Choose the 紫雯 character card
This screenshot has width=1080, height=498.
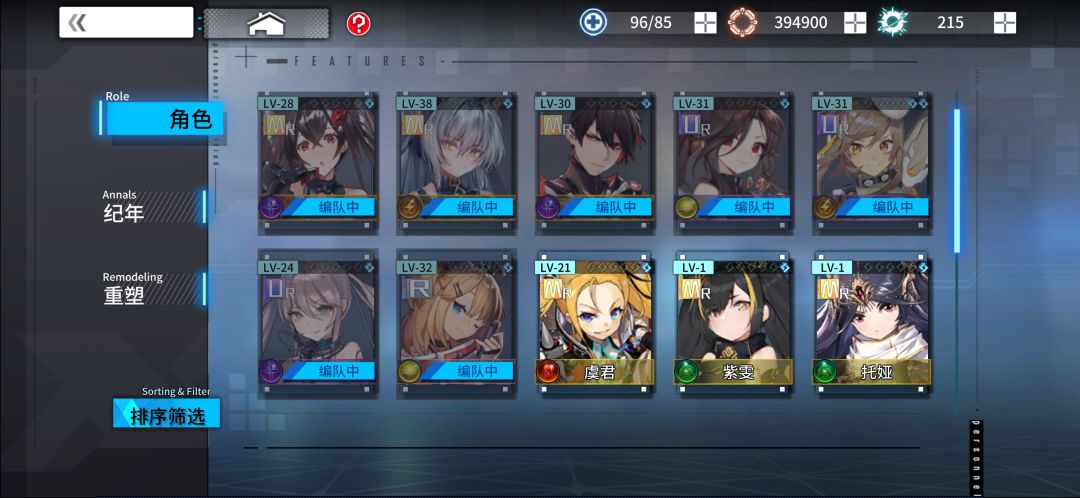pyautogui.click(x=733, y=323)
